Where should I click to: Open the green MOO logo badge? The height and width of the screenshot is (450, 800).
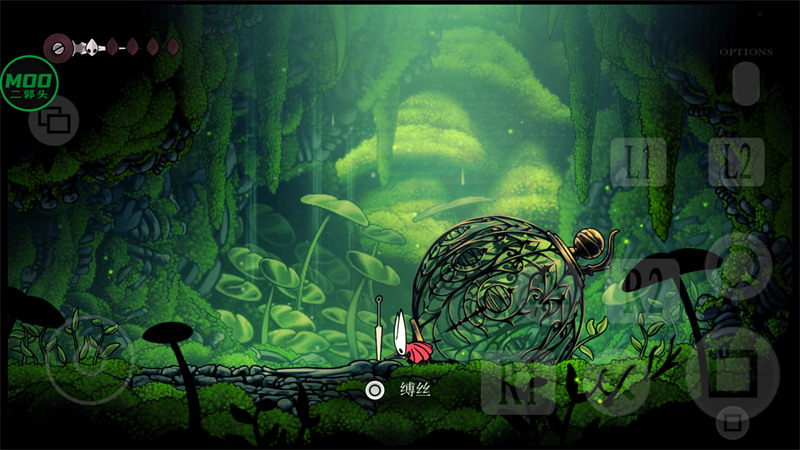(x=30, y=82)
